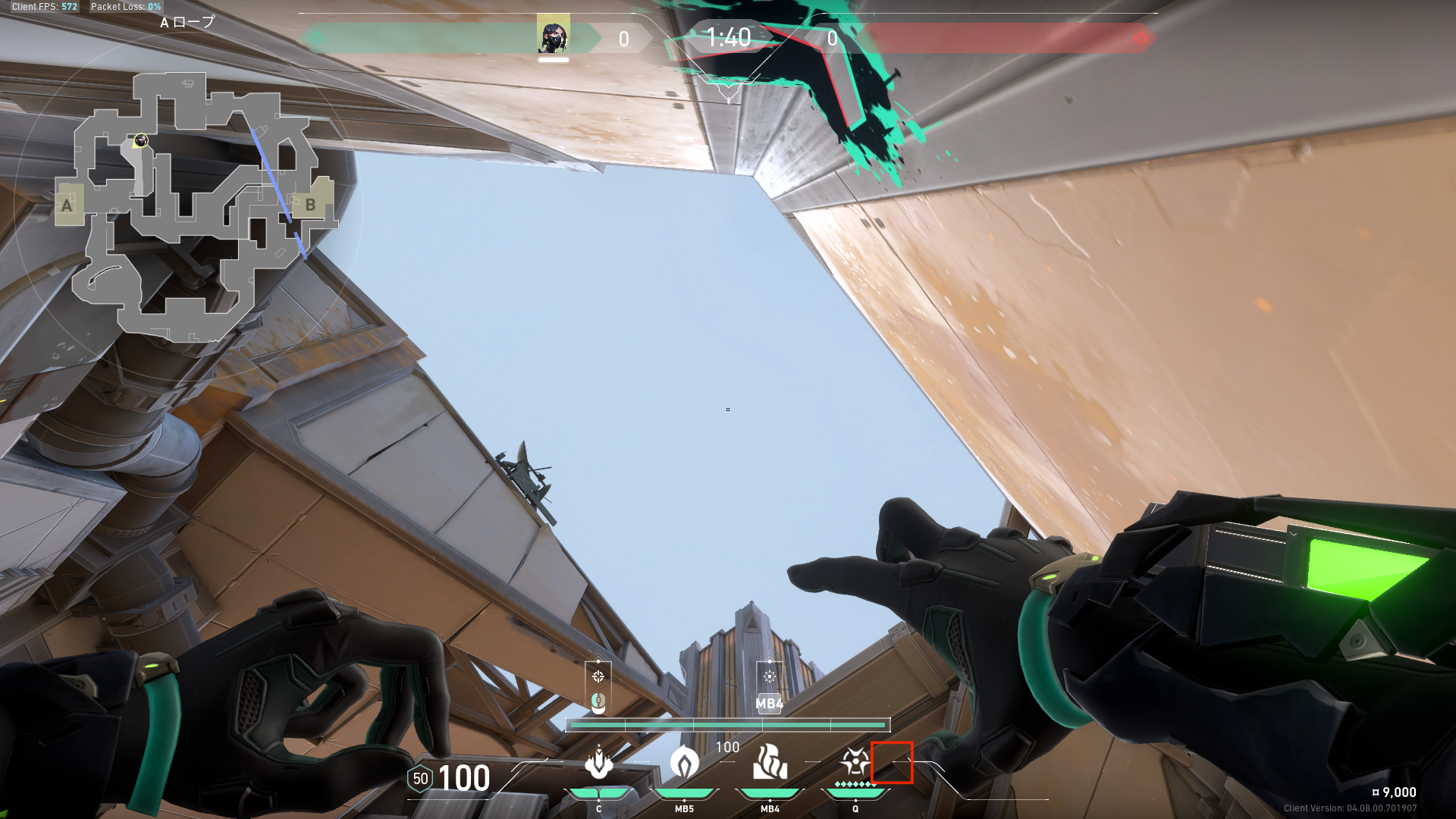Select the Poison Cloud ability icon
Image resolution: width=1456 pixels, height=819 pixels.
coord(684,763)
